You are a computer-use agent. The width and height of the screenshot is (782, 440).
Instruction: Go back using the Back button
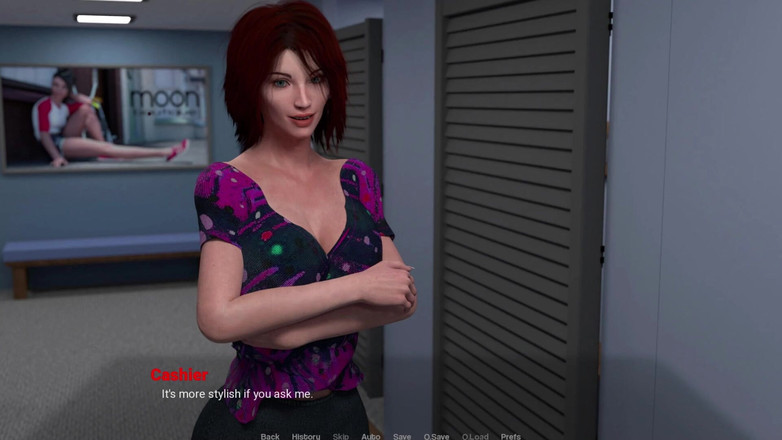tap(270, 436)
